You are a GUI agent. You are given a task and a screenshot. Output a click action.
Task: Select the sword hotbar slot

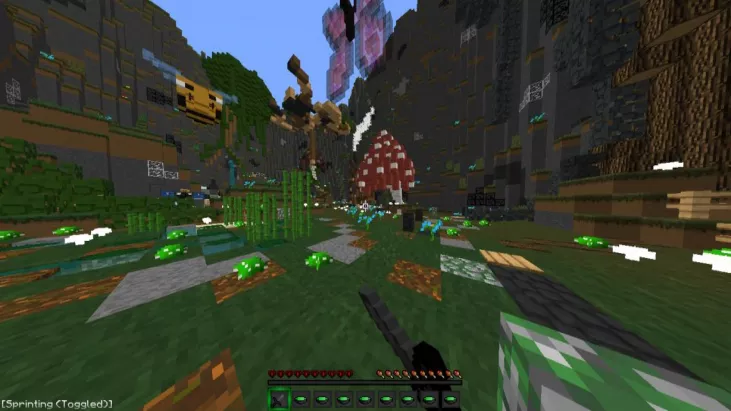(279, 399)
